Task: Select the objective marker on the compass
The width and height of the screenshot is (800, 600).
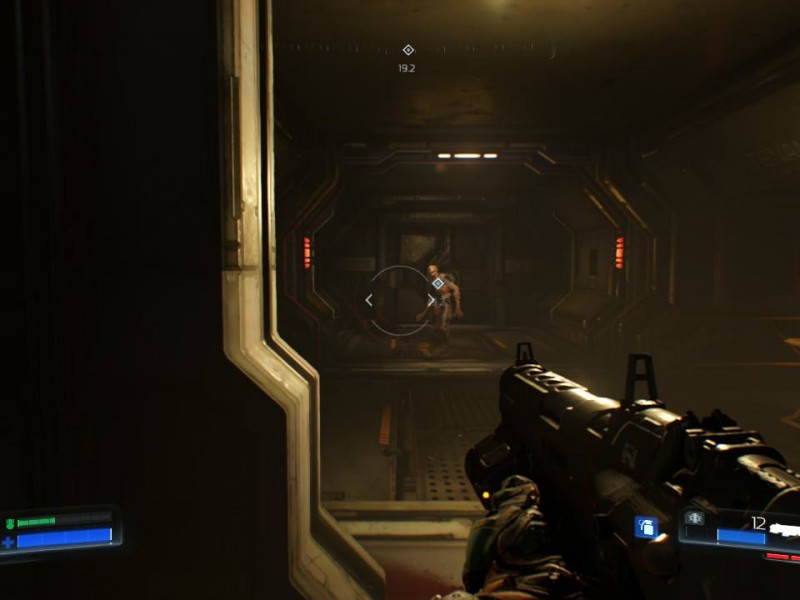Action: pyautogui.click(x=407, y=49)
